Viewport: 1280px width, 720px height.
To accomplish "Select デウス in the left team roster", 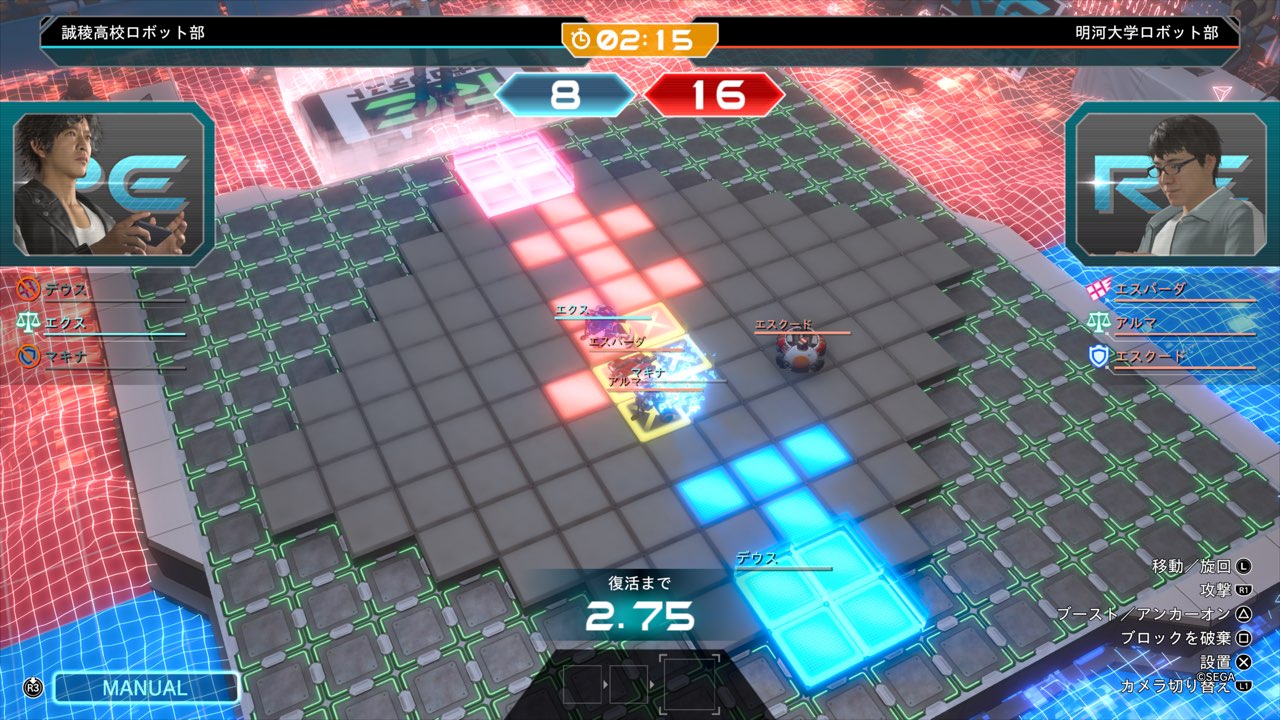I will tap(67, 290).
